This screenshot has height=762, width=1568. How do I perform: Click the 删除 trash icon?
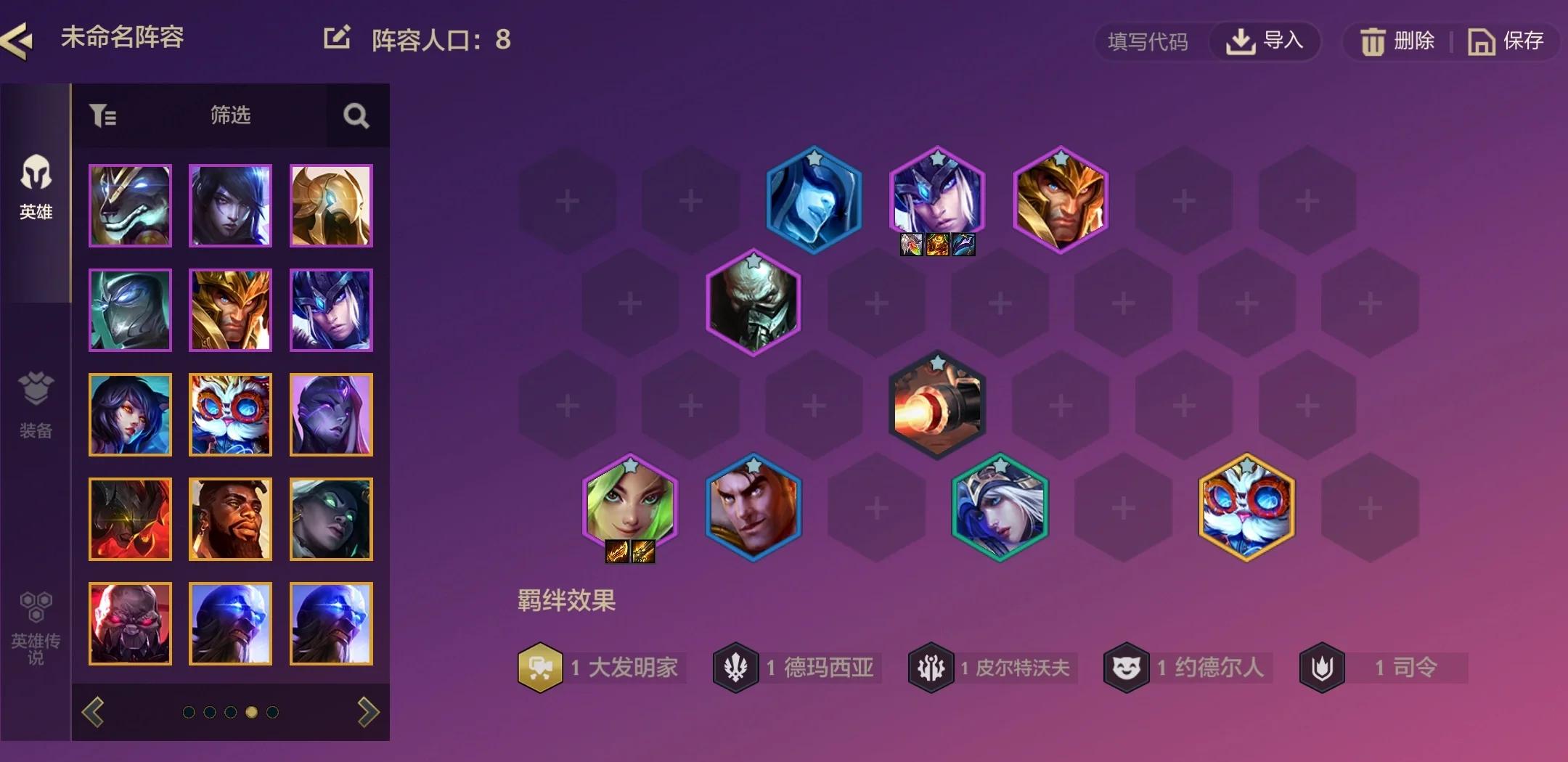[x=1373, y=41]
